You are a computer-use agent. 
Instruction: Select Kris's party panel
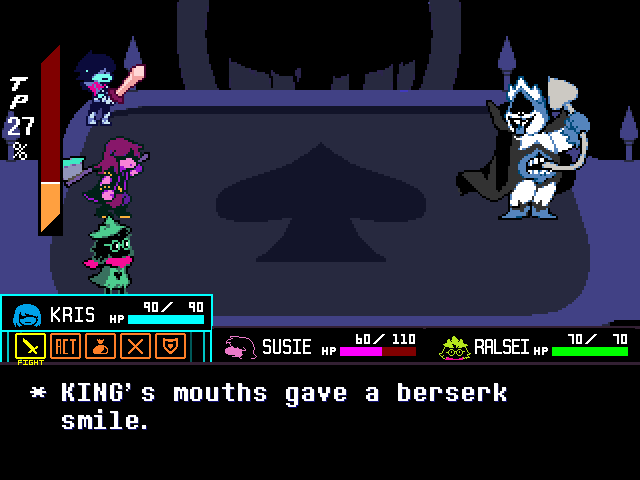(106, 314)
